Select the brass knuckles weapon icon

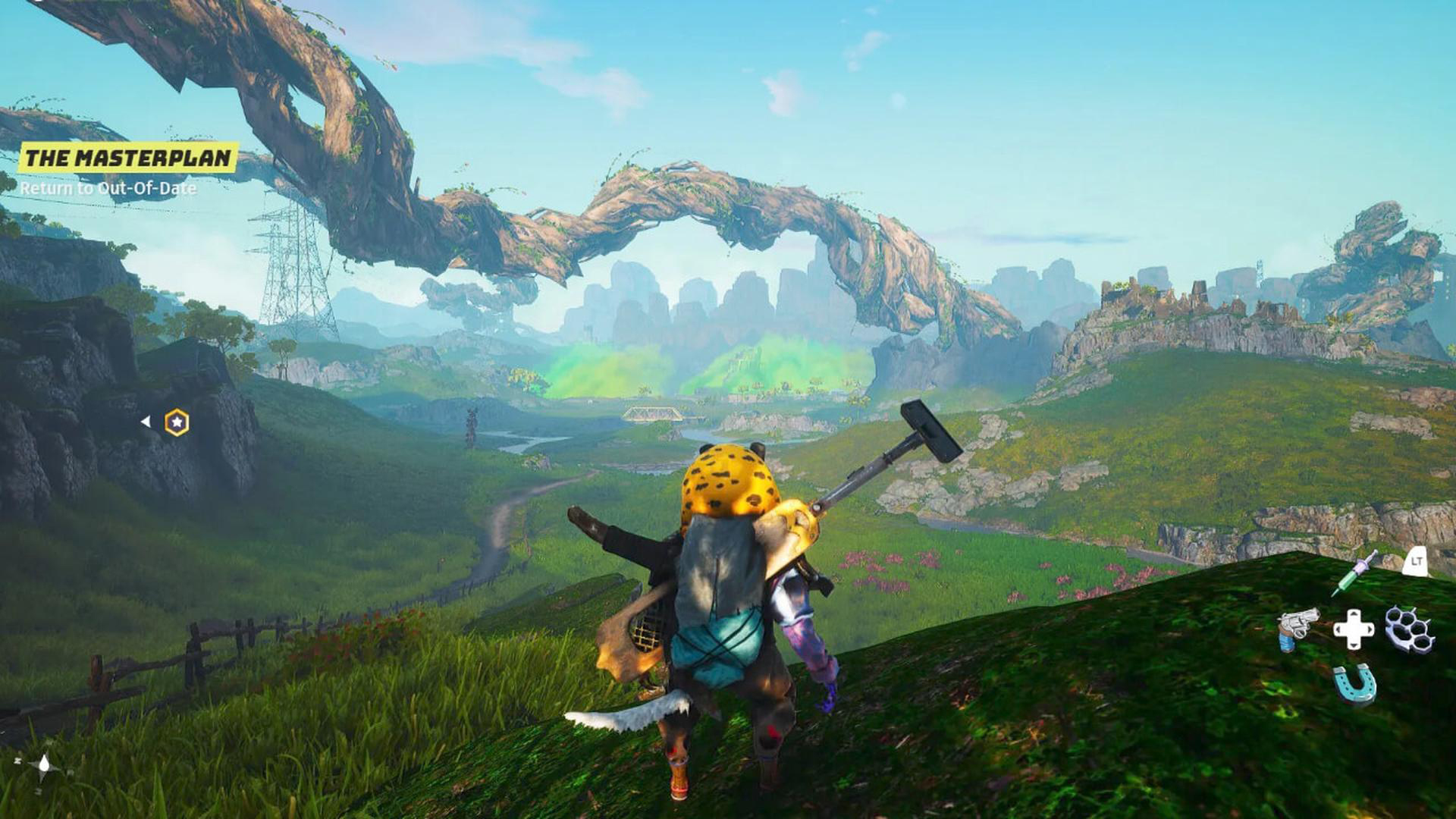pyautogui.click(x=1409, y=629)
